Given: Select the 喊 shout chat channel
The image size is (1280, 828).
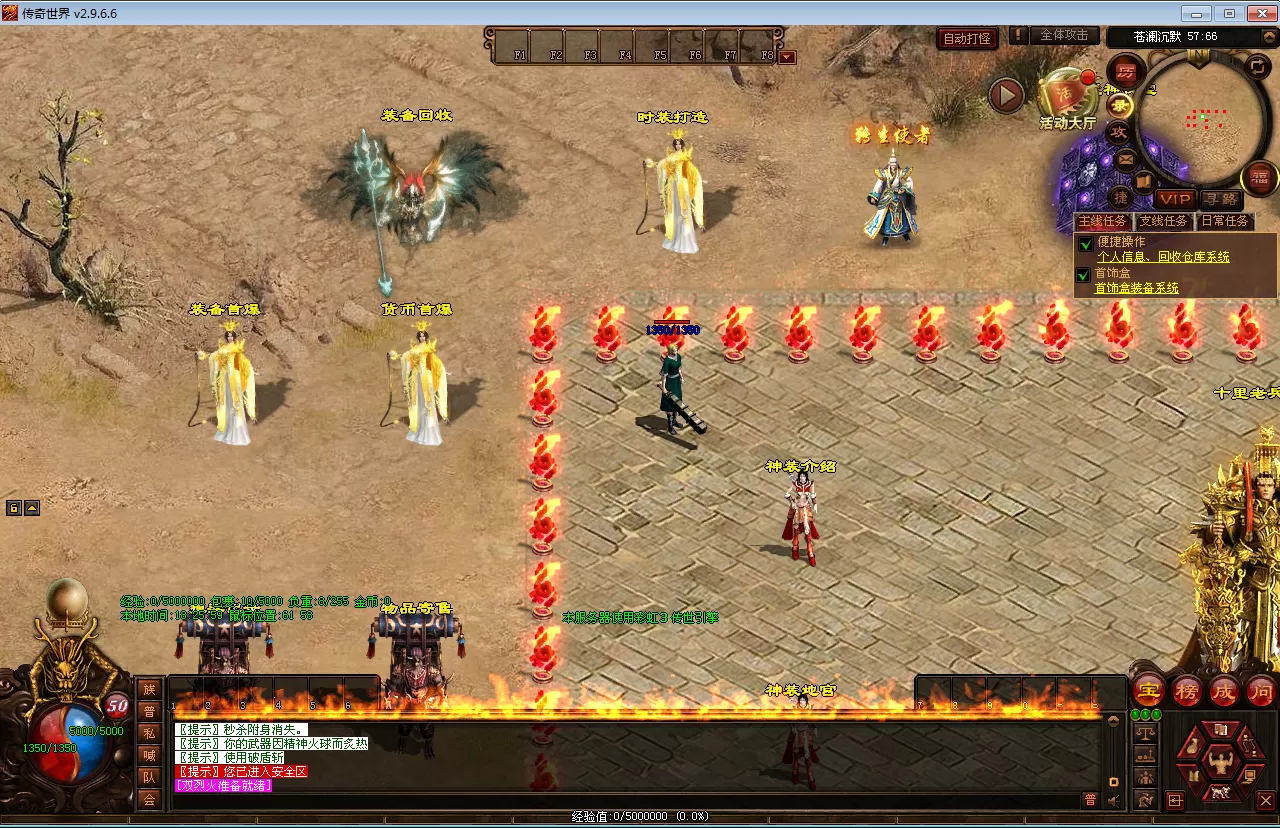Looking at the screenshot, I should [x=149, y=755].
